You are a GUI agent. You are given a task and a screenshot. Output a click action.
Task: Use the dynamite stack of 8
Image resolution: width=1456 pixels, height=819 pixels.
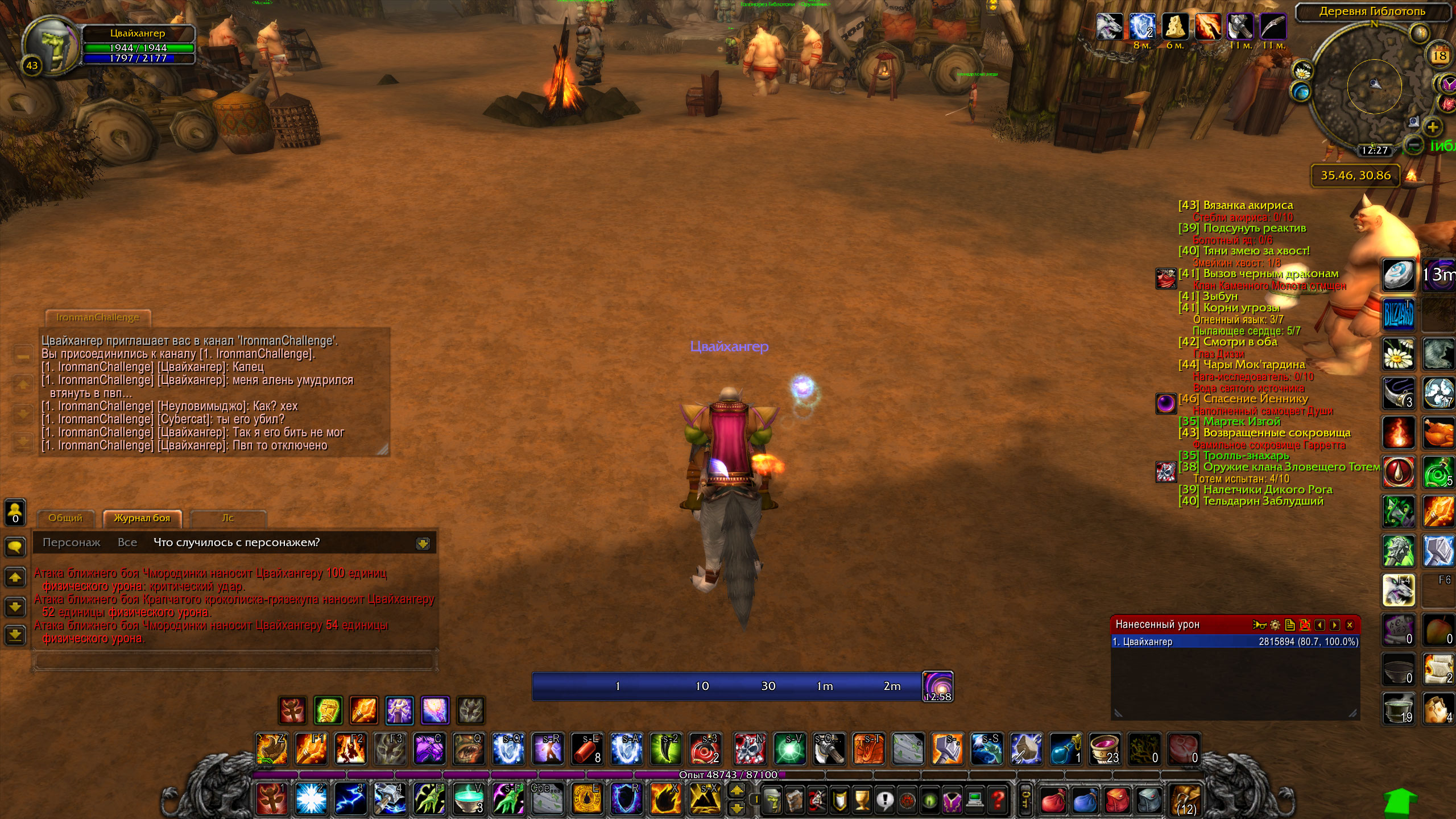(587, 748)
